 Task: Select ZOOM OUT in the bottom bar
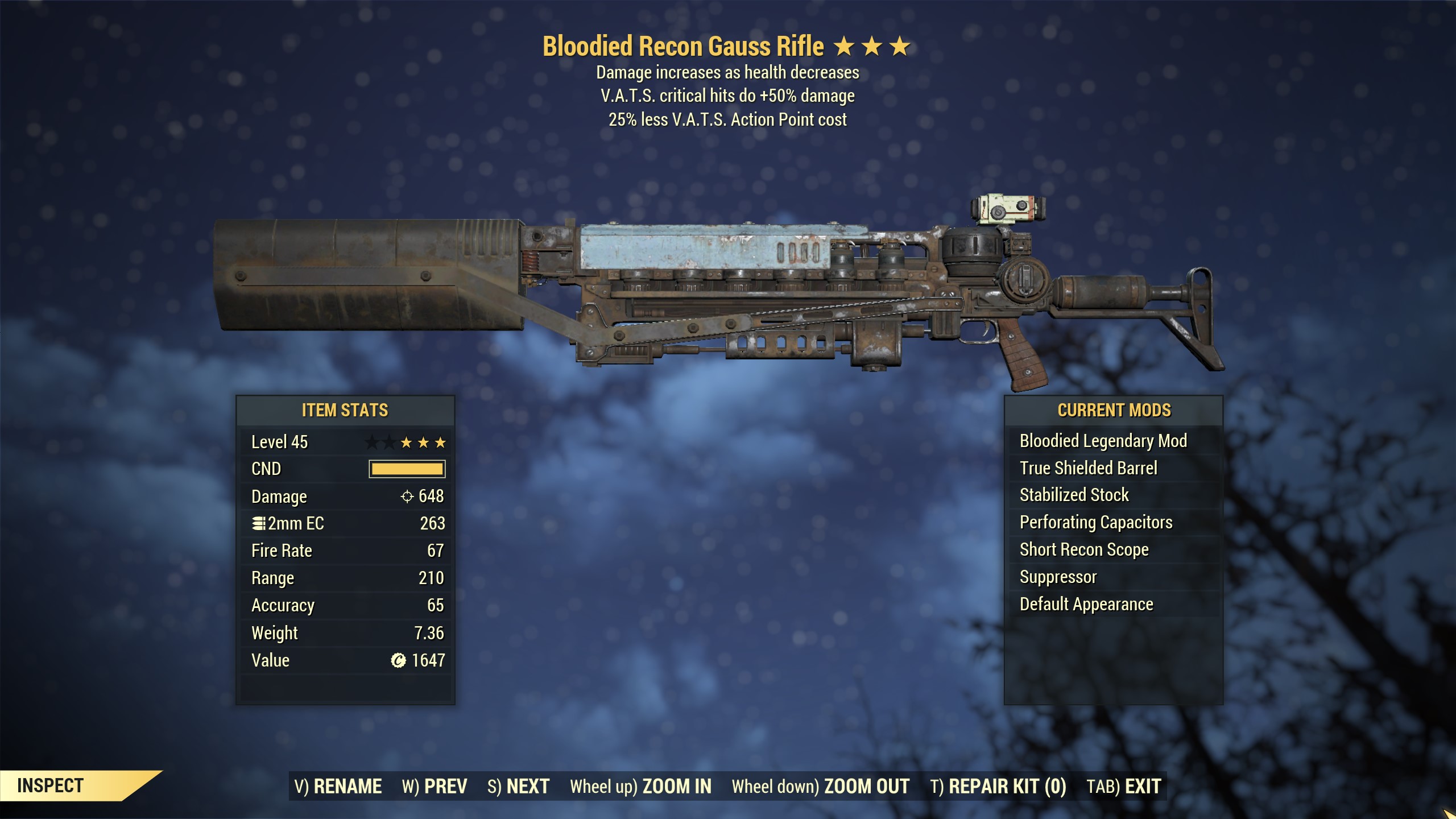820,786
